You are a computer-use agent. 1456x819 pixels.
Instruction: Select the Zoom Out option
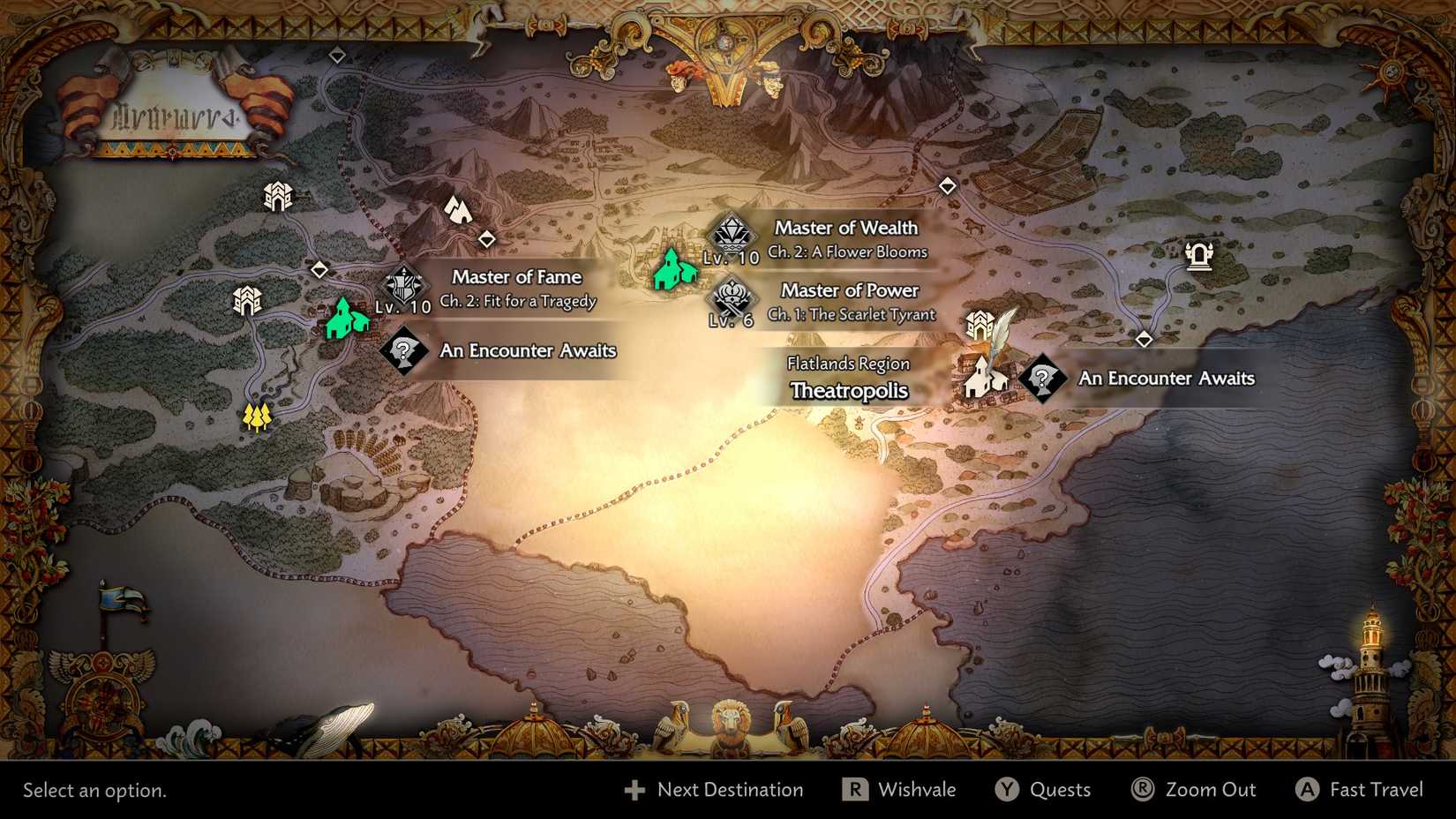click(x=1196, y=790)
